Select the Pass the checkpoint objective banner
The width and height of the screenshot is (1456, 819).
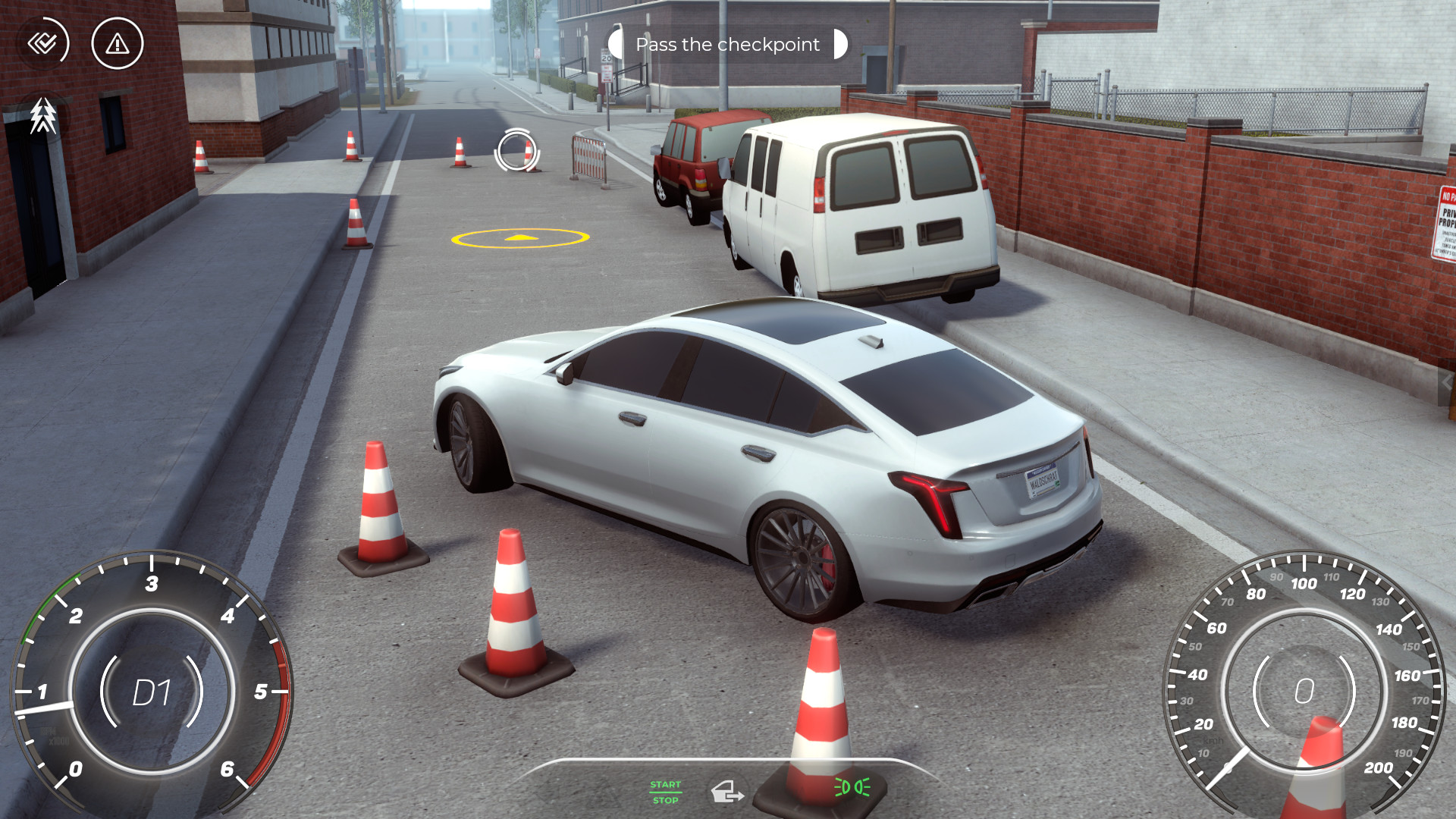coord(726,44)
